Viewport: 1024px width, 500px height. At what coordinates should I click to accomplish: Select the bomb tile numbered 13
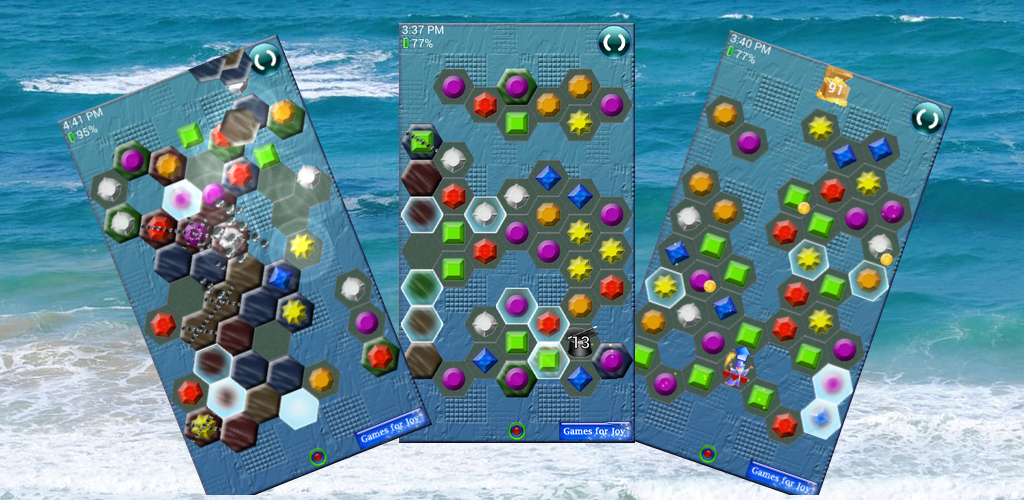pos(579,343)
